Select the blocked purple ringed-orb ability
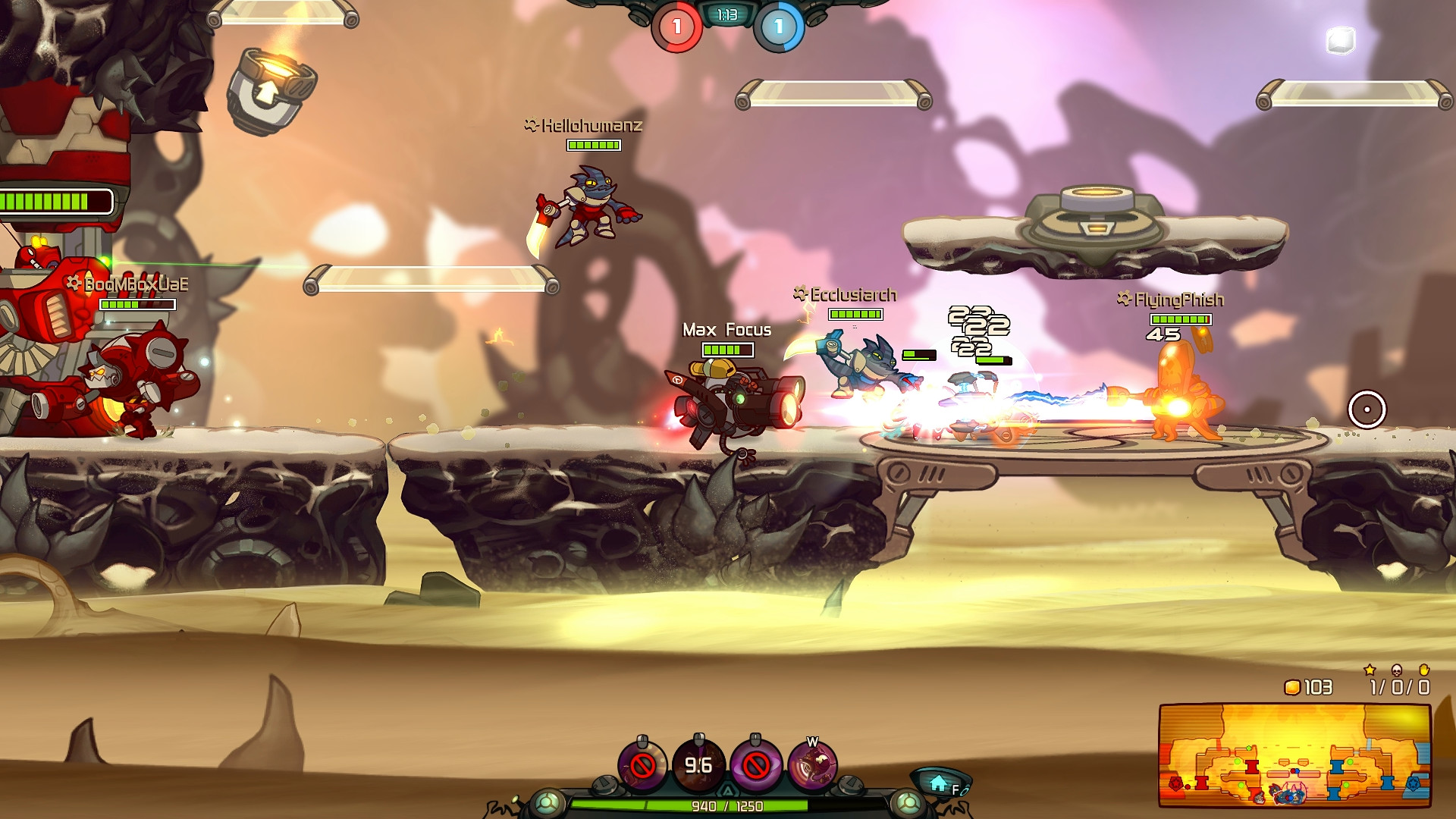Viewport: 1456px width, 819px height. click(x=755, y=765)
